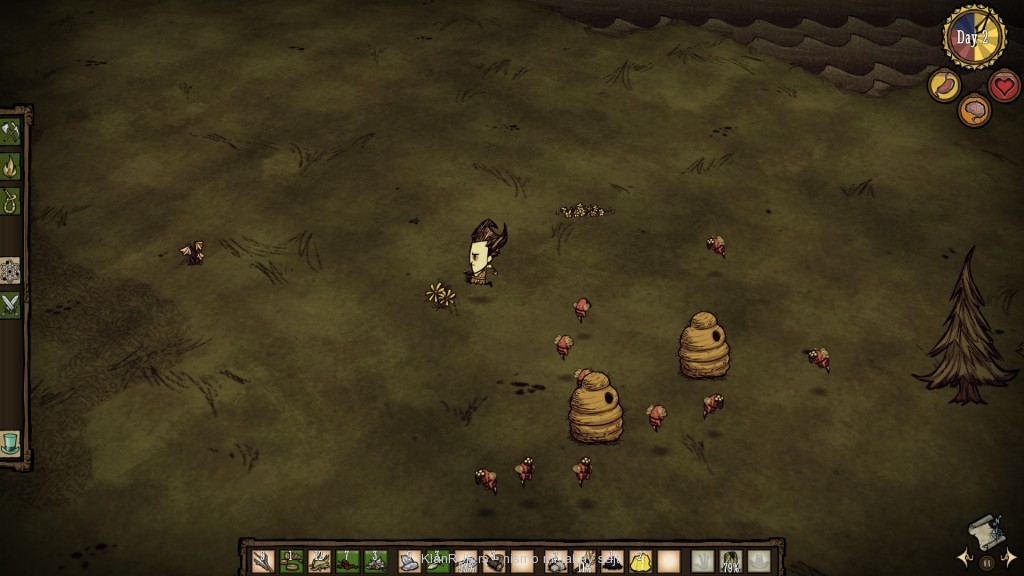Open the Fire crafting tab
Viewport: 1024px width, 576px height.
pos(11,166)
